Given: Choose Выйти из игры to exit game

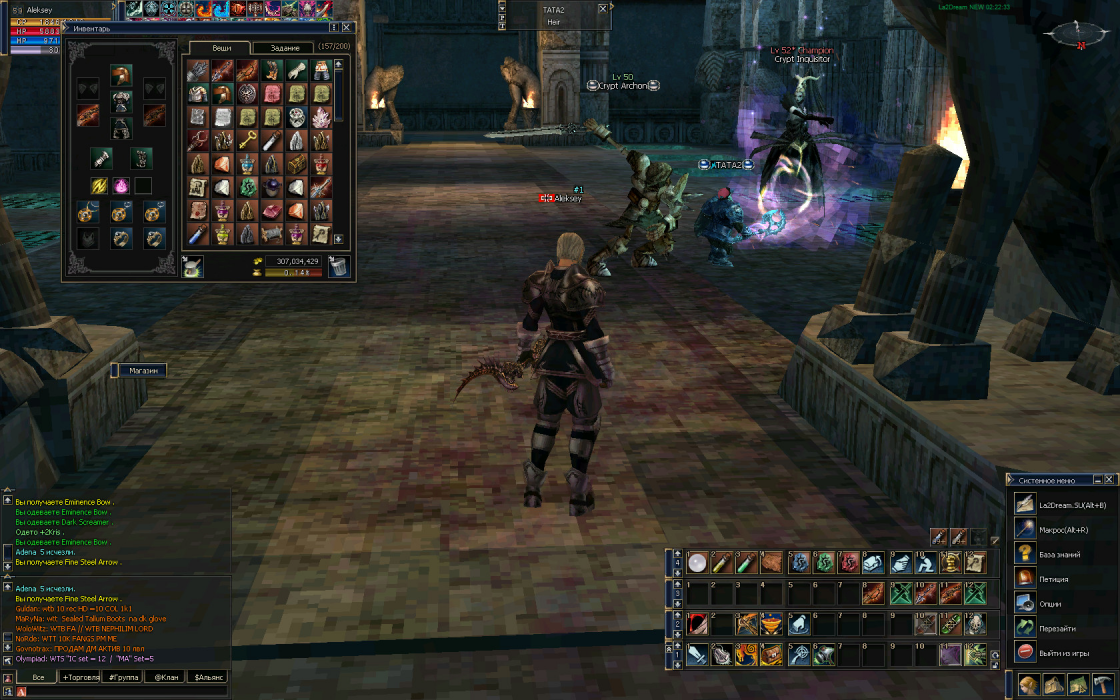Looking at the screenshot, I should point(1062,652).
